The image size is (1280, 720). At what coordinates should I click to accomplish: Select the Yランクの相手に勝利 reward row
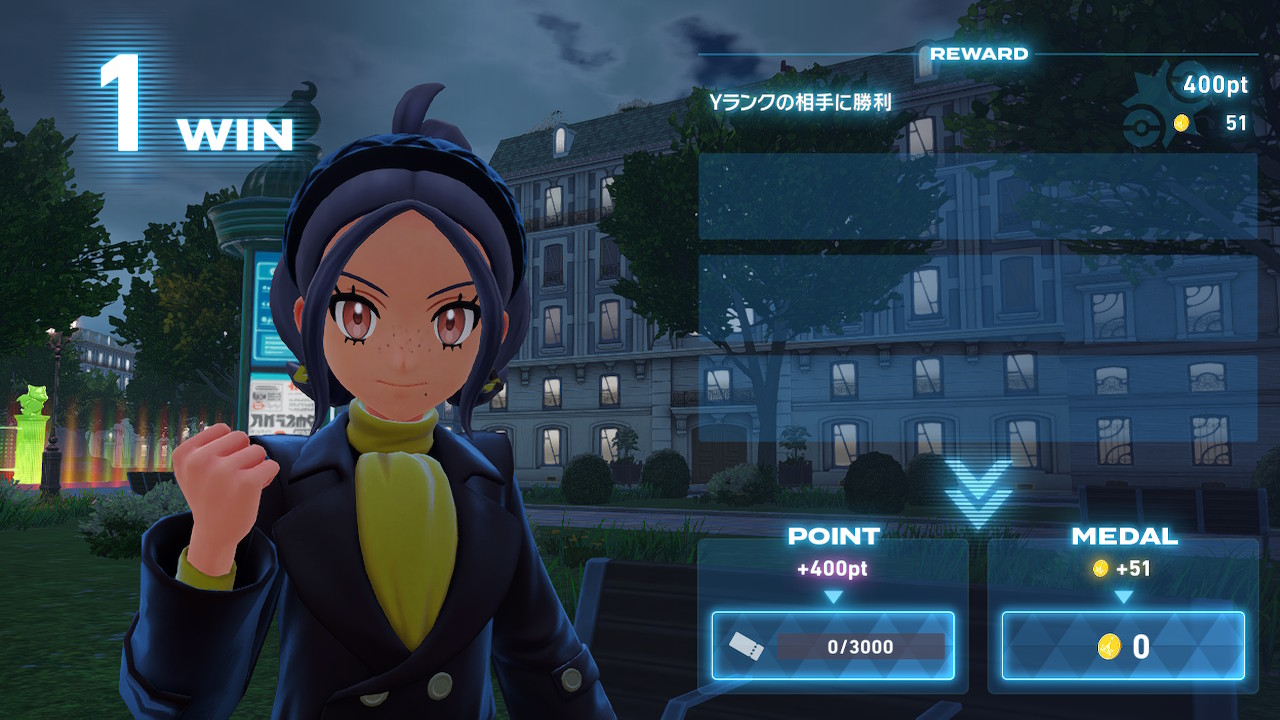pyautogui.click(x=977, y=102)
